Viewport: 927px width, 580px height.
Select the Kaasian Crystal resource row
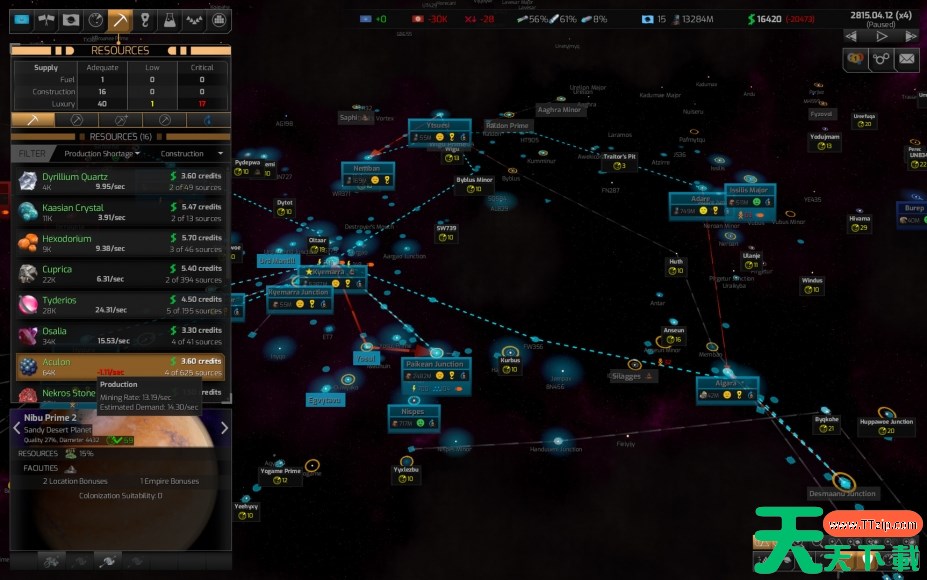click(x=120, y=212)
